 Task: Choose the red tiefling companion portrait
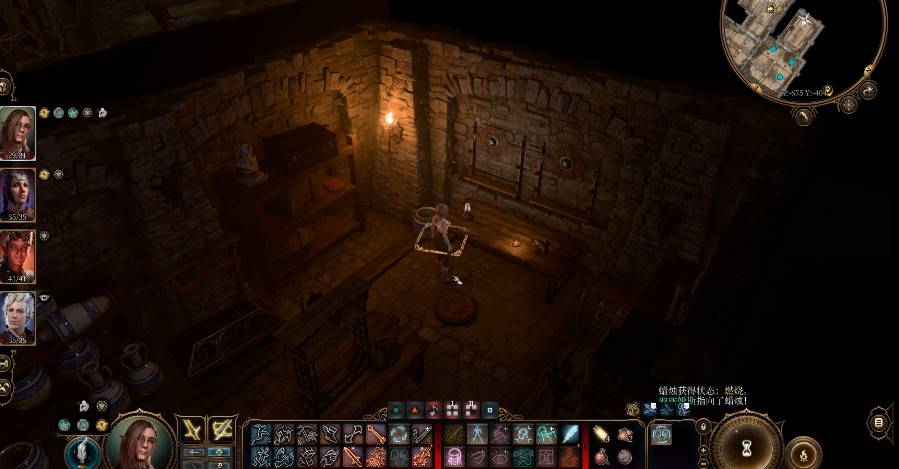[18, 254]
